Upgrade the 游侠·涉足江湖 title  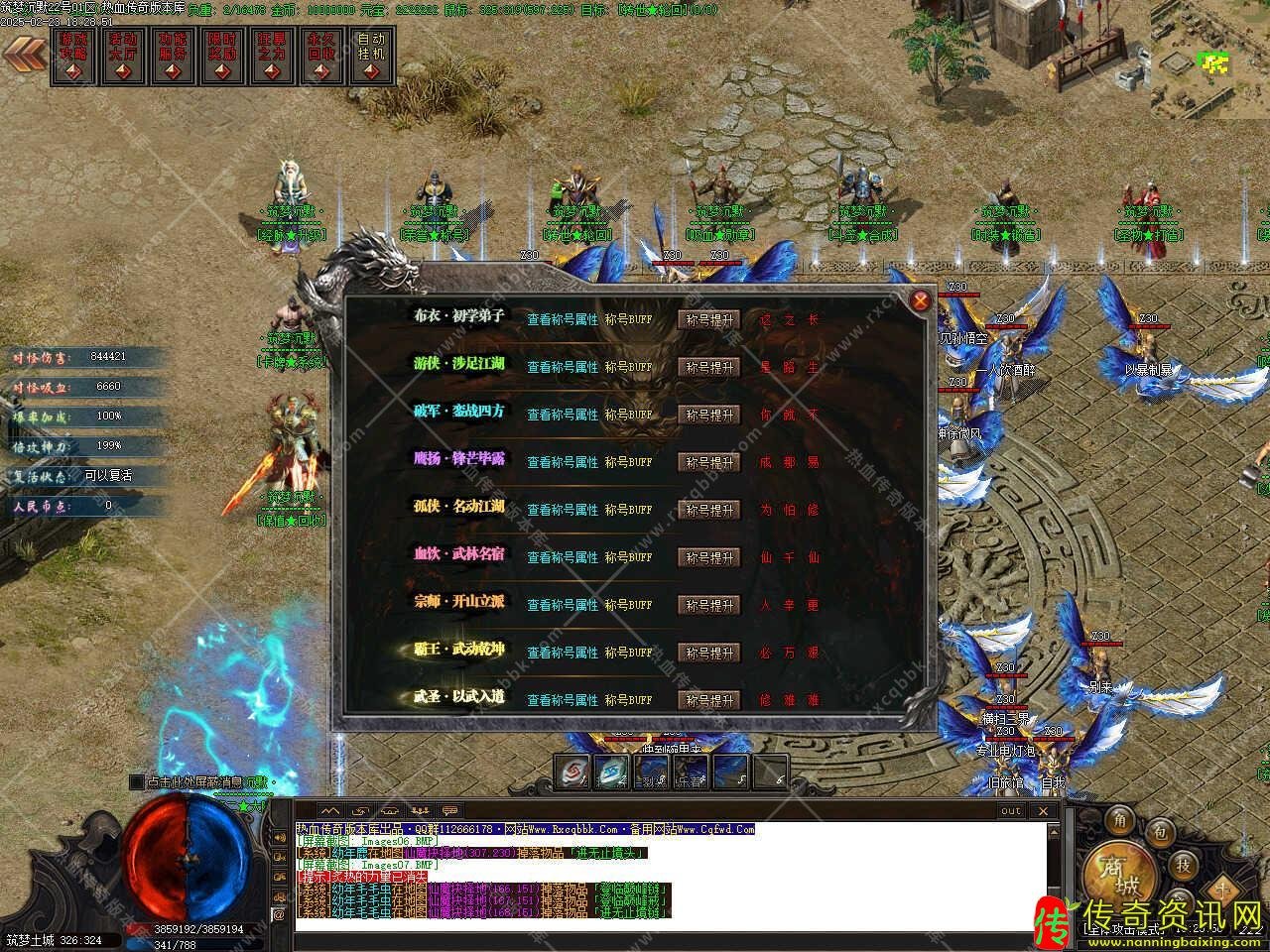click(x=709, y=367)
